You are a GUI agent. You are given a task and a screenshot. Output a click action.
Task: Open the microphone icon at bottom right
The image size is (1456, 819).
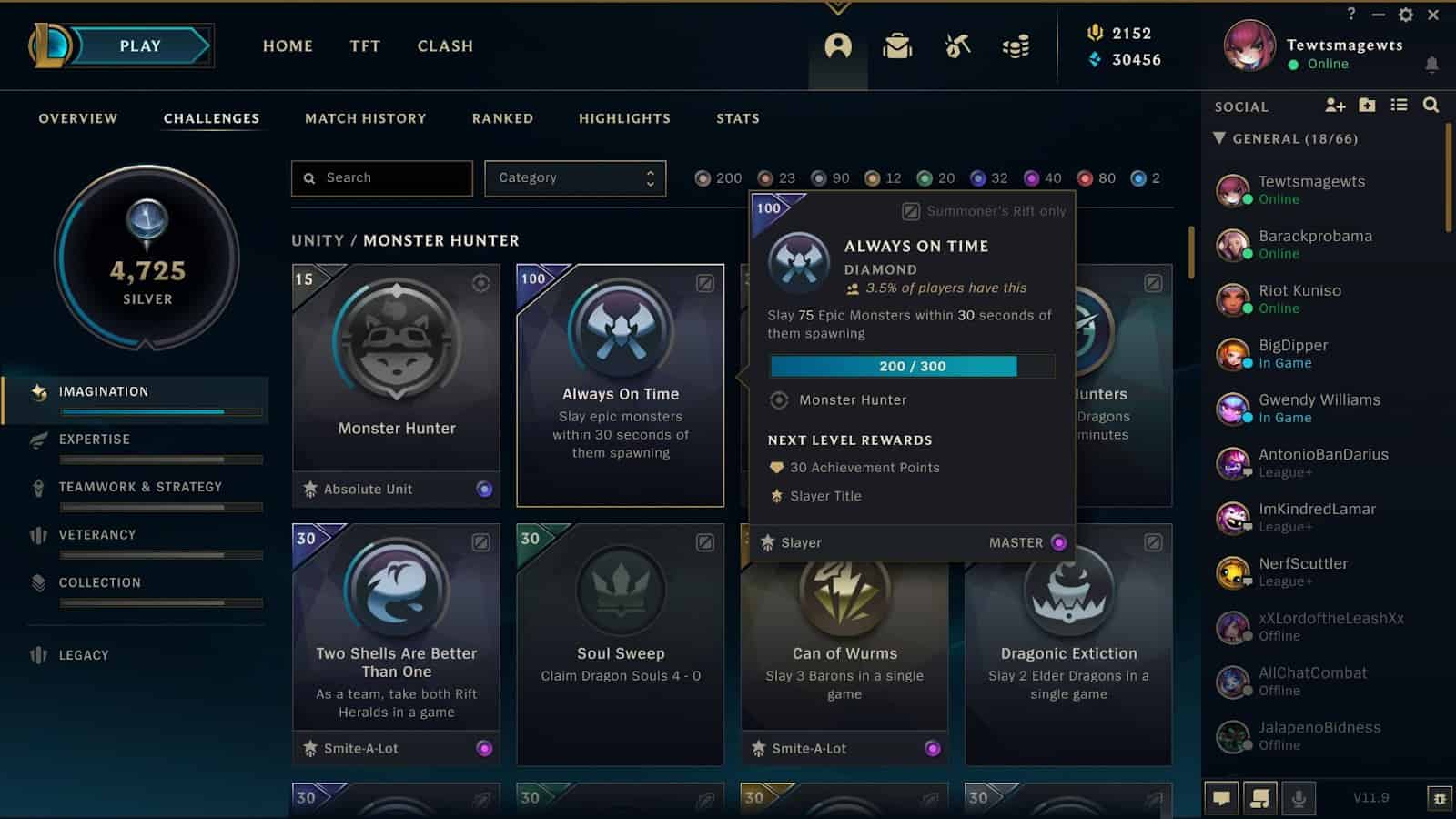coord(1298,798)
